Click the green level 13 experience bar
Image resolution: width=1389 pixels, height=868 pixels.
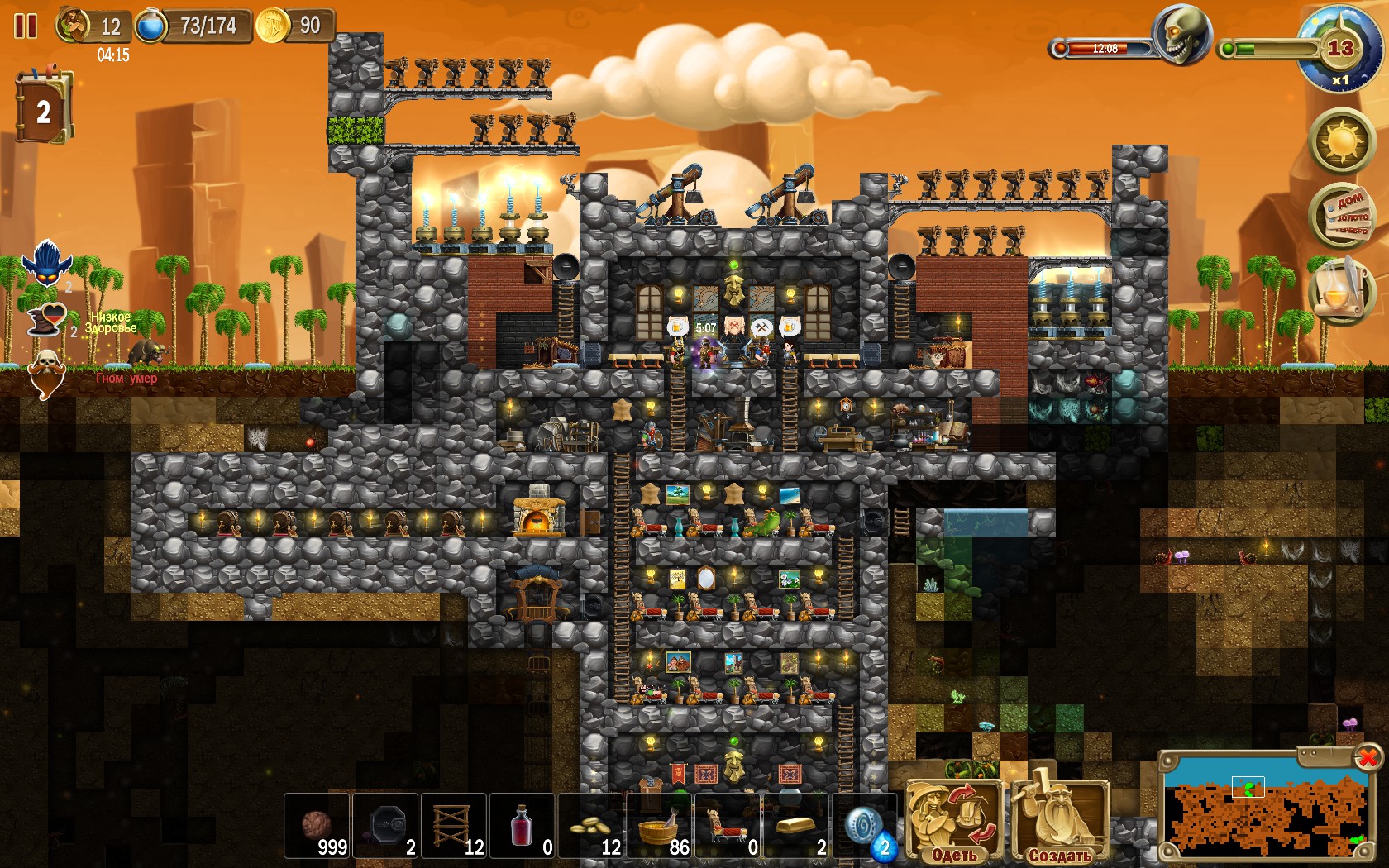click(x=1265, y=48)
